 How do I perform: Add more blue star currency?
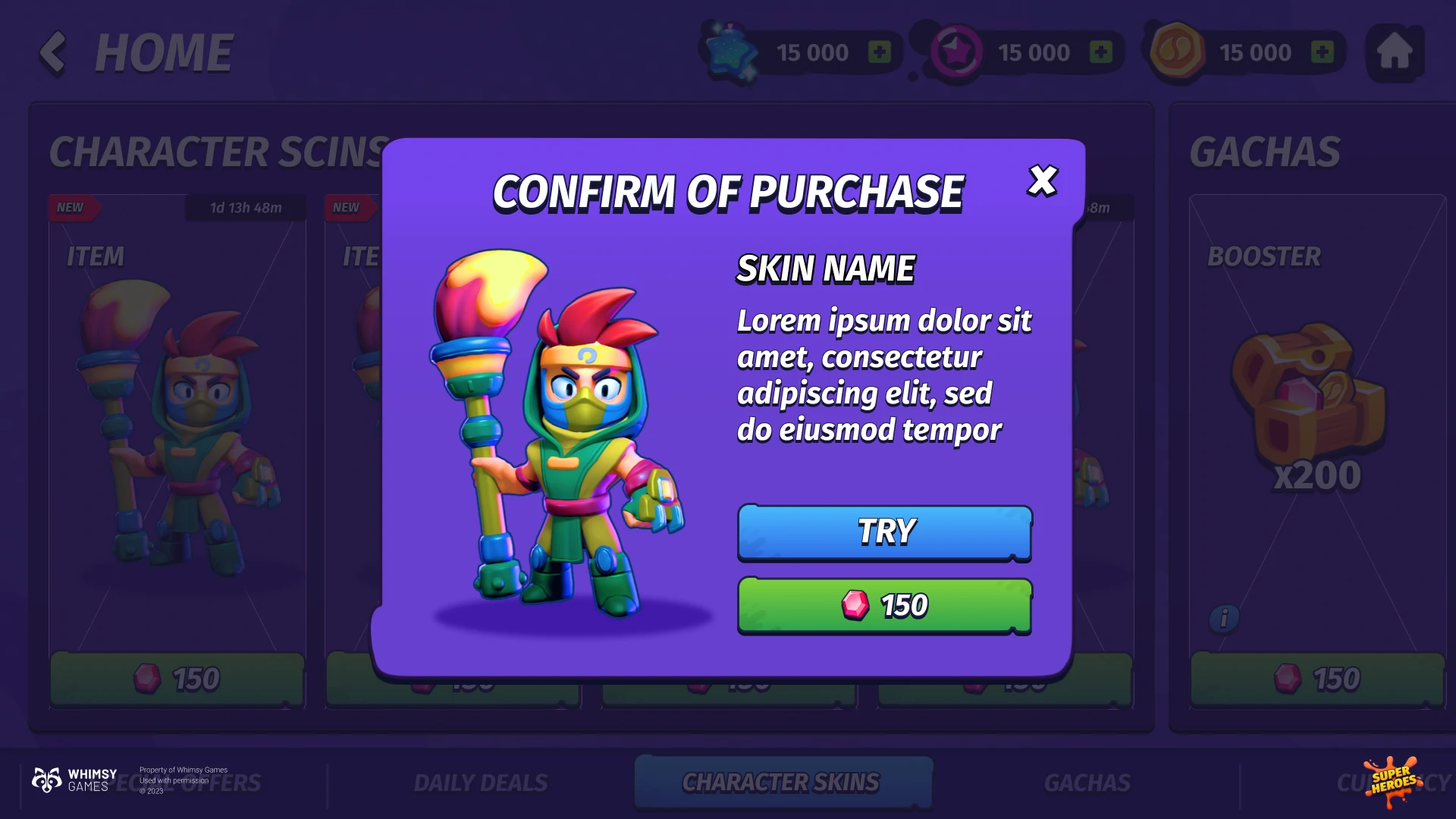click(879, 52)
